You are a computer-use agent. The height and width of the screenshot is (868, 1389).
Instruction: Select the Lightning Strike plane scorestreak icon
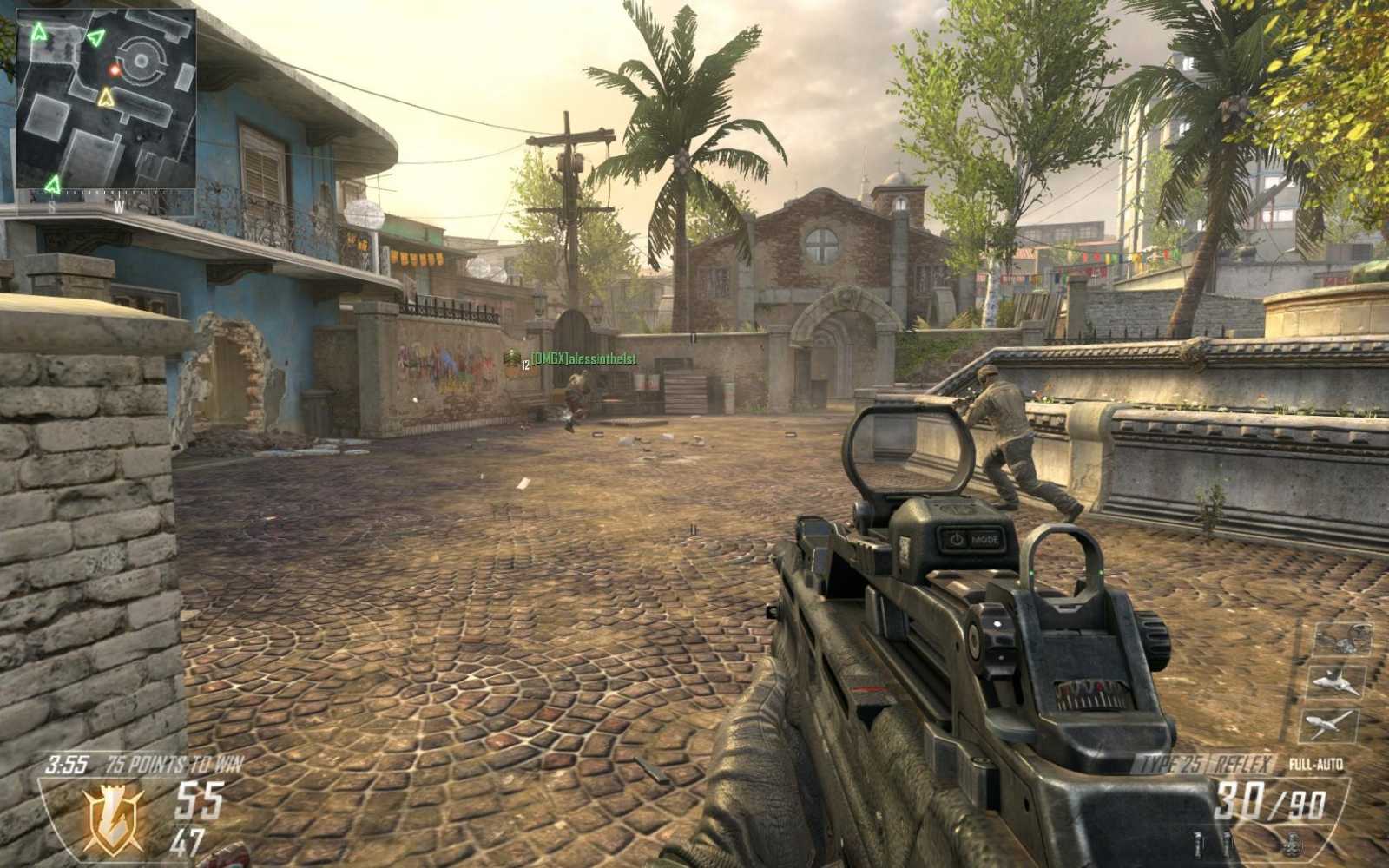click(x=1333, y=723)
